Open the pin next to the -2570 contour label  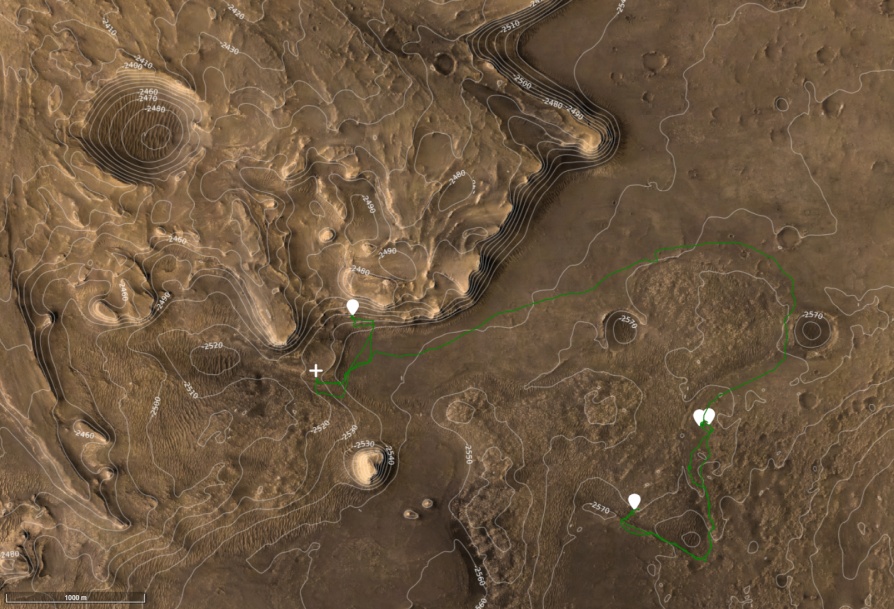click(x=634, y=500)
